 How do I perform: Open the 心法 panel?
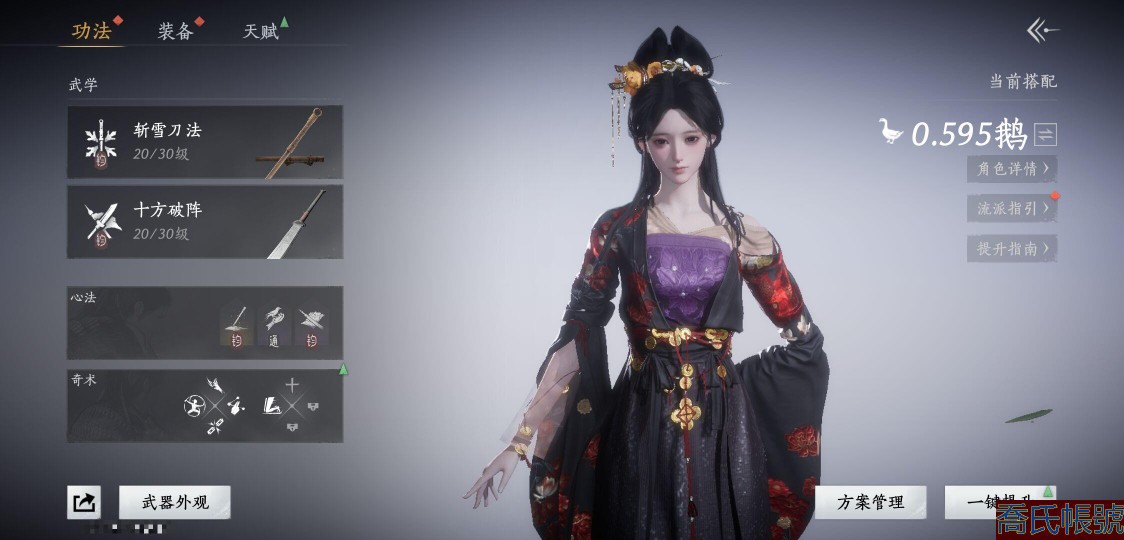tap(205, 323)
